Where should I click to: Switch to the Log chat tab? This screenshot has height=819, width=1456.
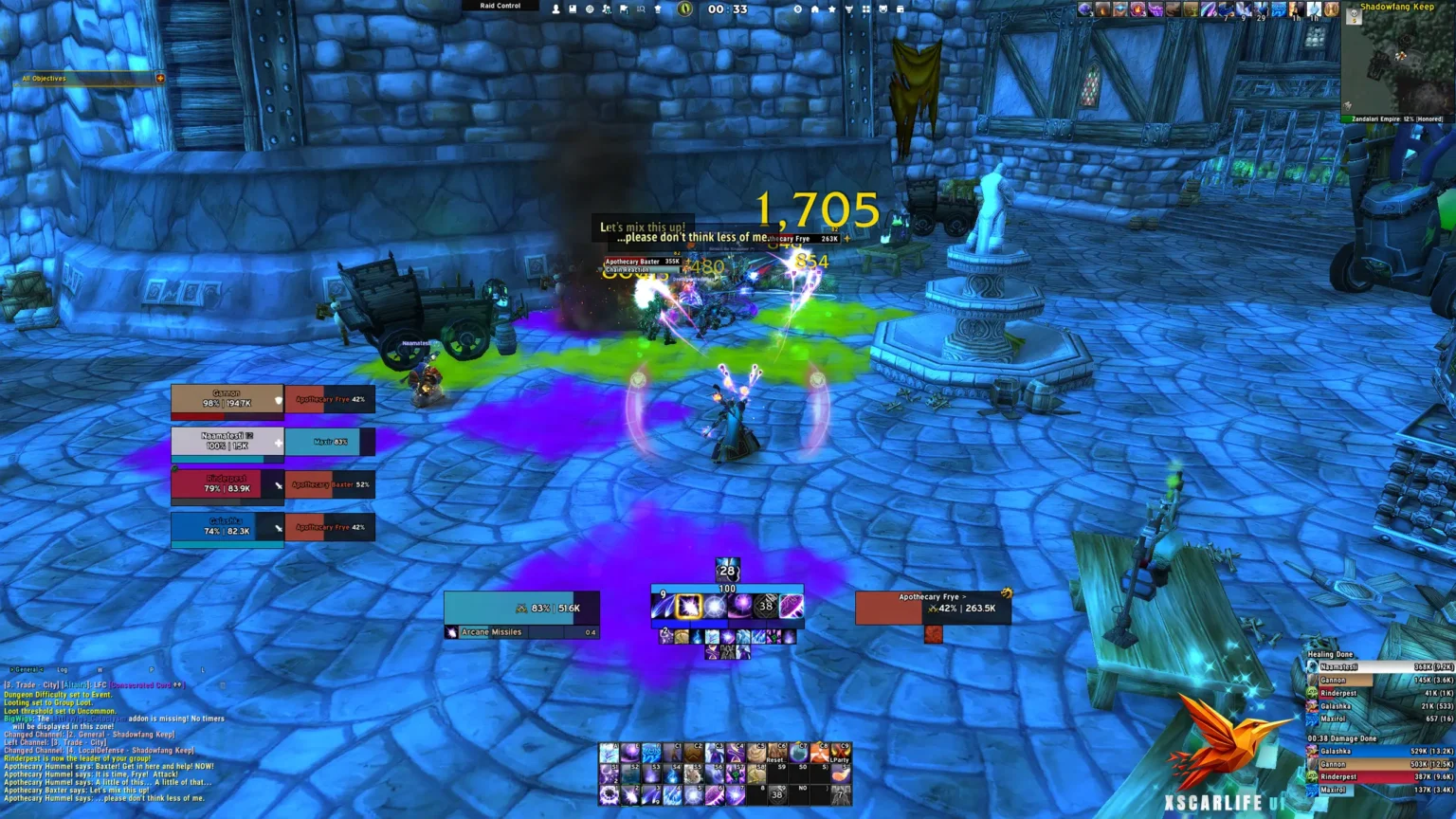click(x=63, y=668)
